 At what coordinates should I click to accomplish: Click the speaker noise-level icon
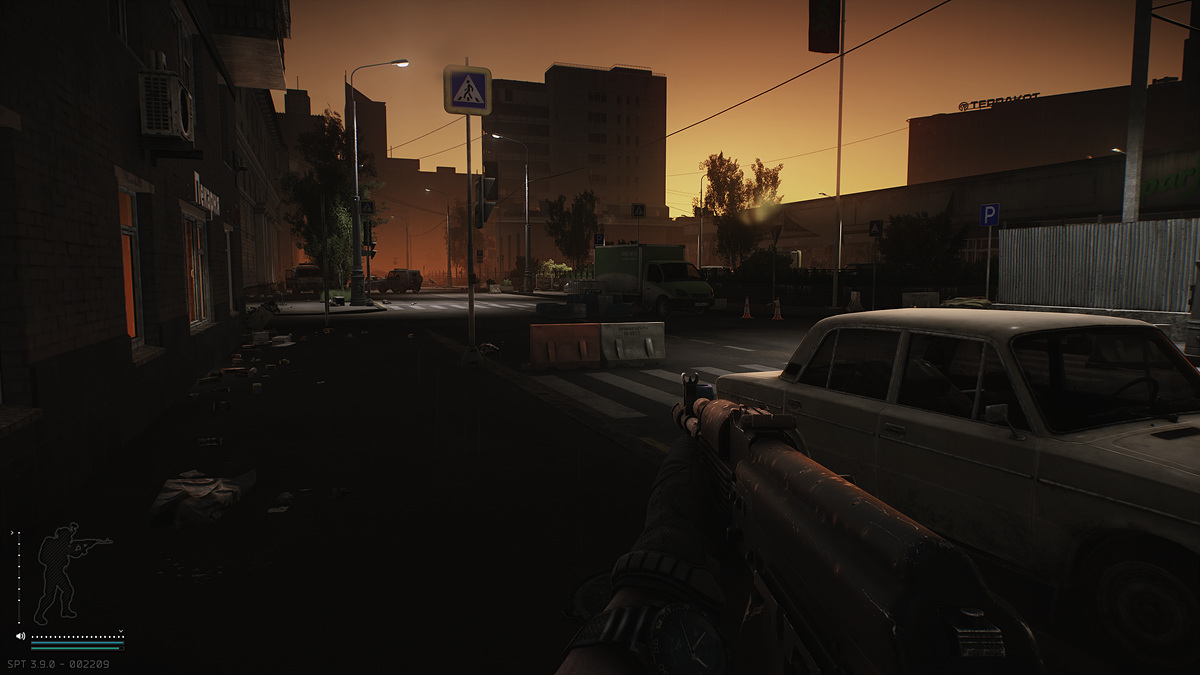20,636
